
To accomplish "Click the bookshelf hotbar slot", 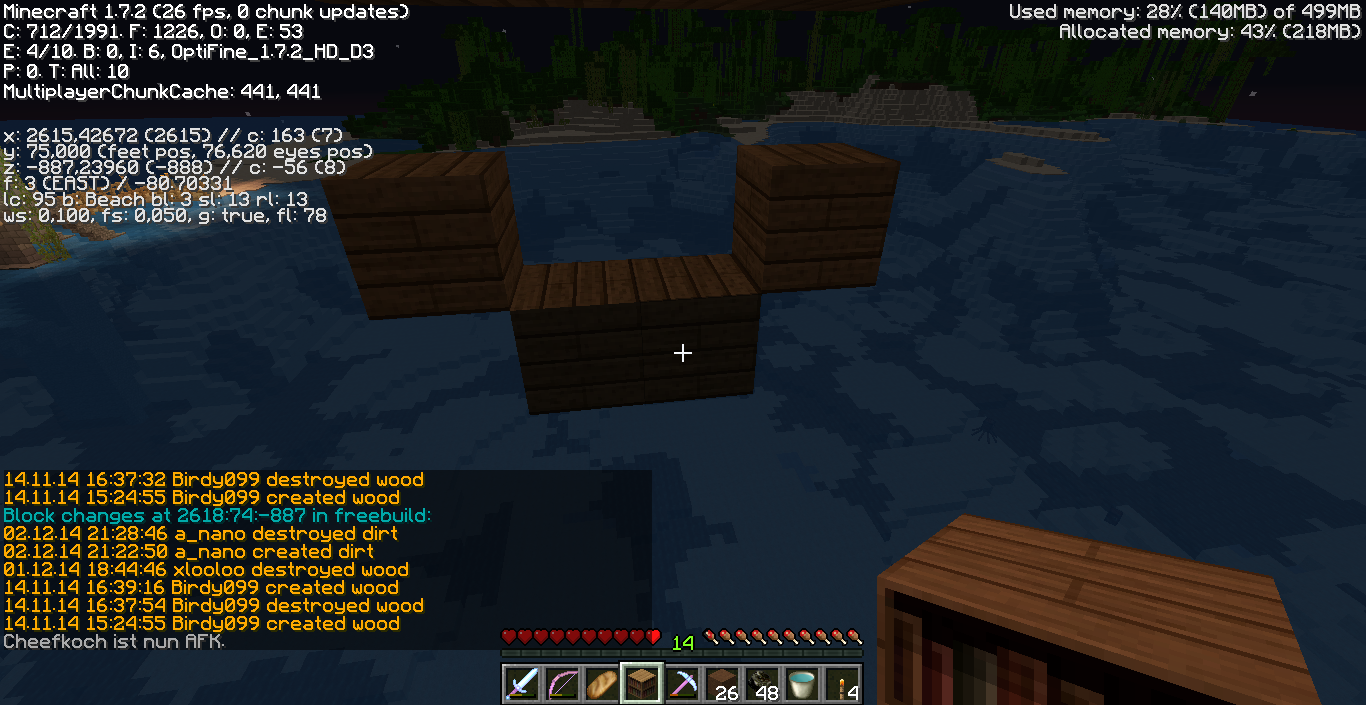I will click(642, 684).
